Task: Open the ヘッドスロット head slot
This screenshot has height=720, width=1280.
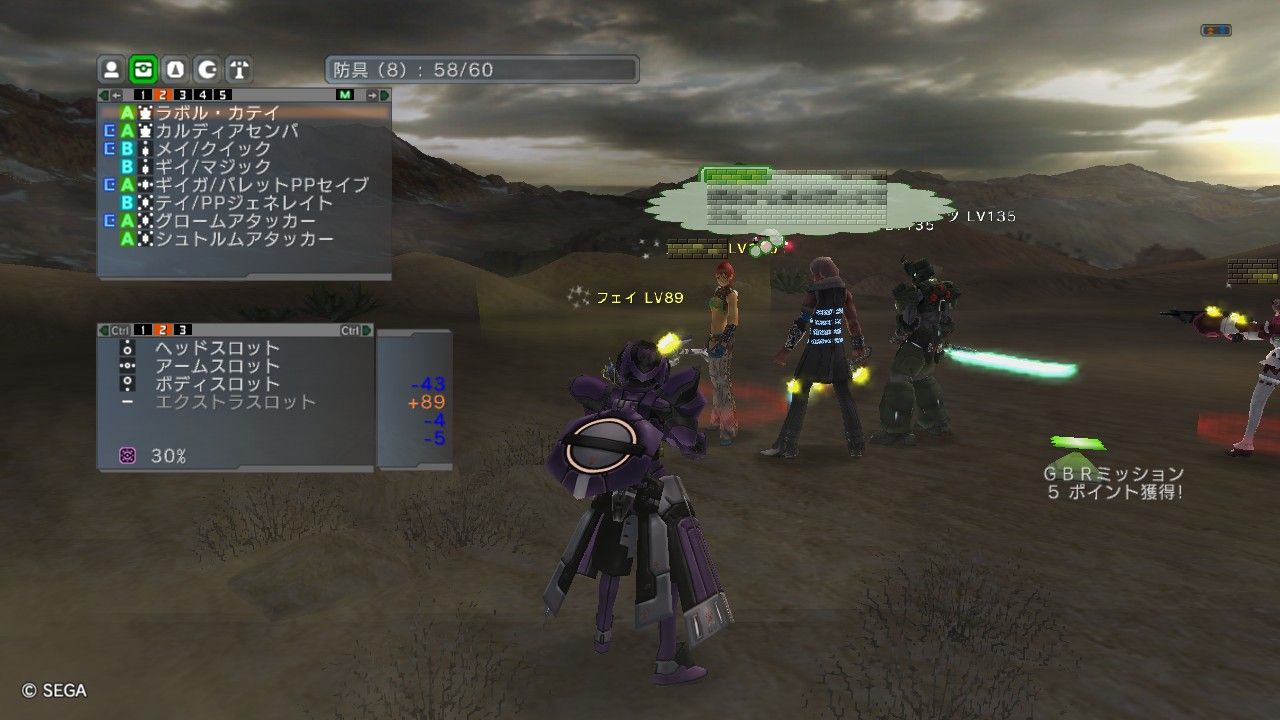Action: point(217,348)
